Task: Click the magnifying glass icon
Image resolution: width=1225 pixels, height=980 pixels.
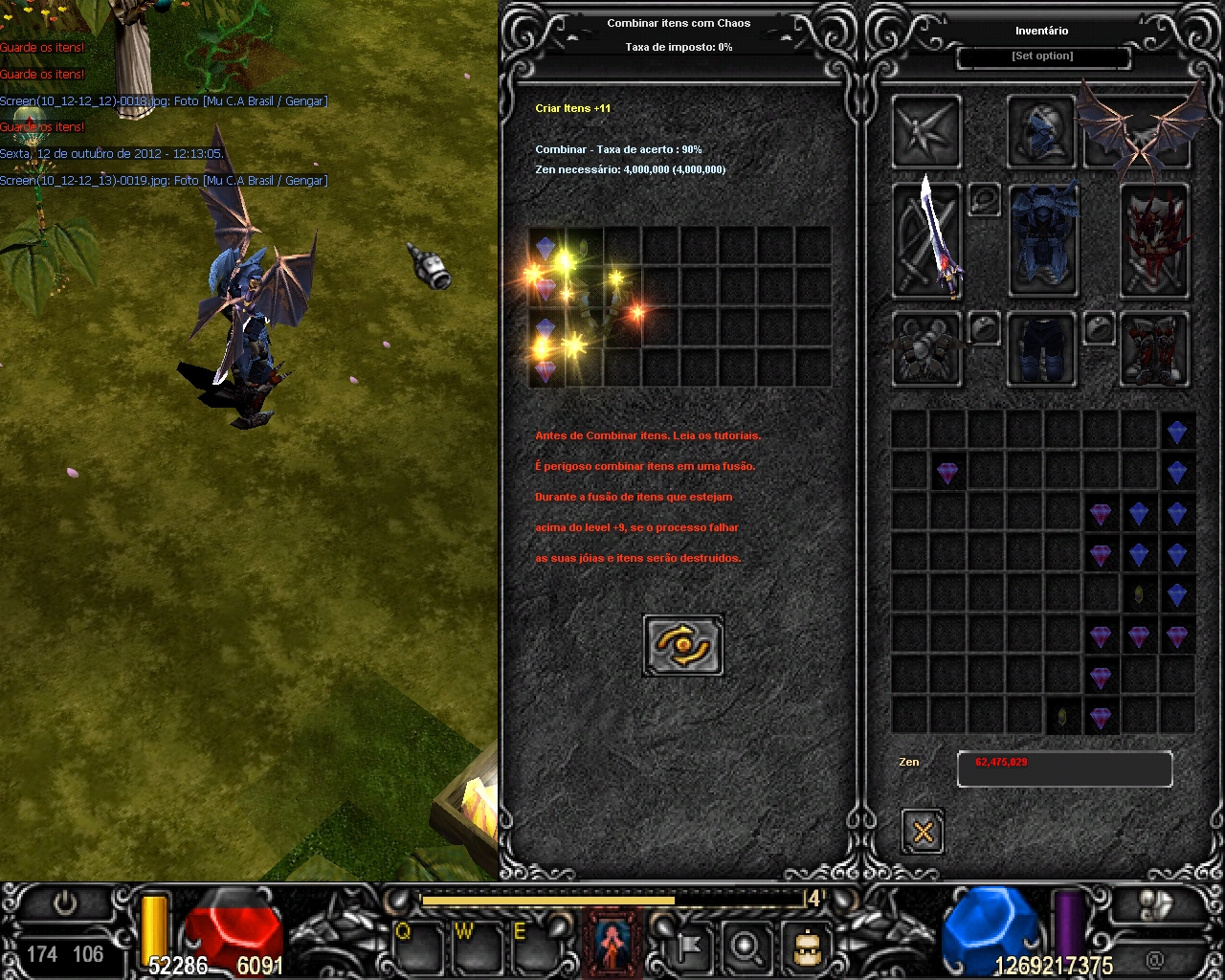Action: [x=745, y=947]
